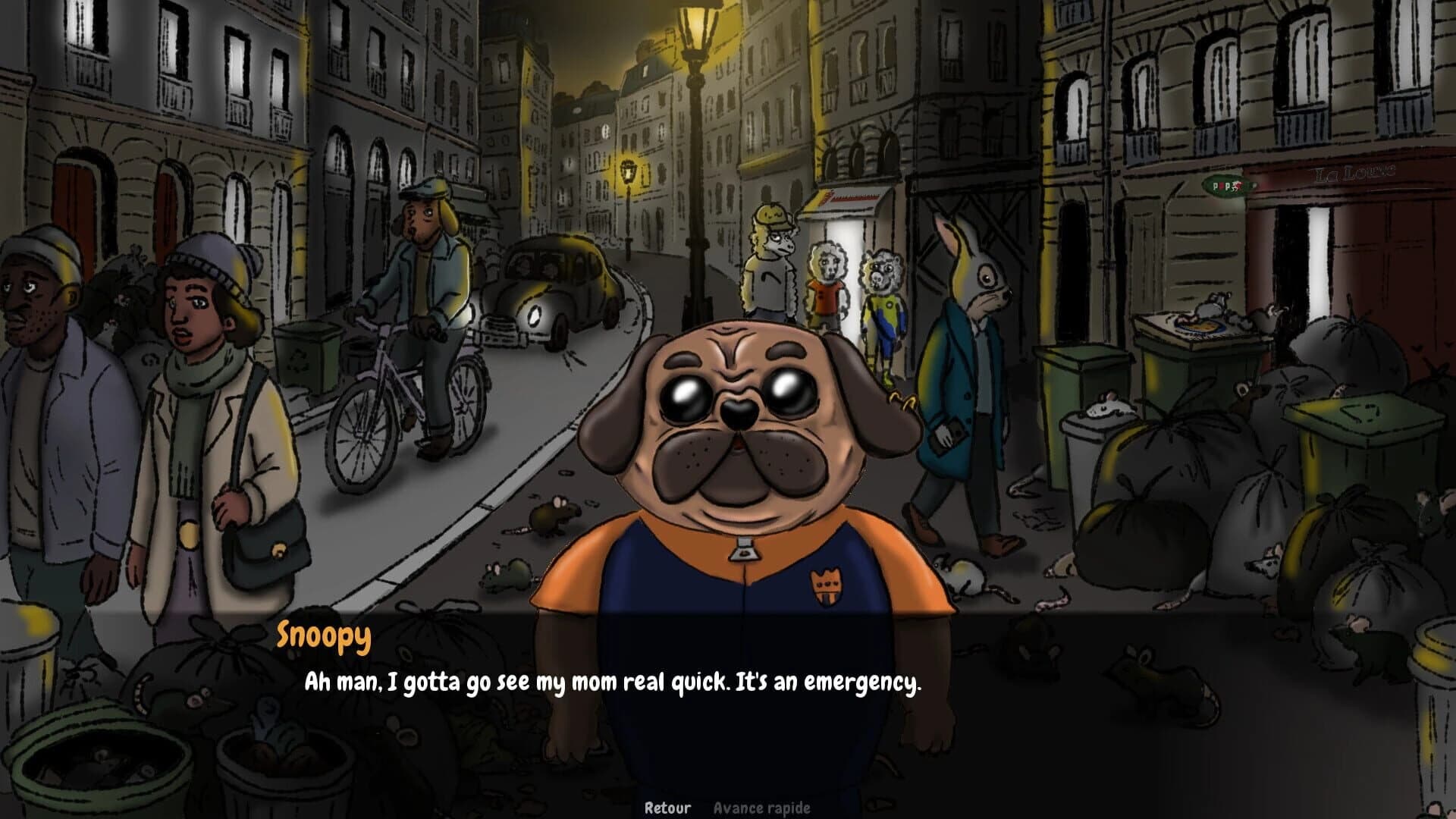Click the Retour button
Screen dimensions: 1456x819
(x=667, y=808)
